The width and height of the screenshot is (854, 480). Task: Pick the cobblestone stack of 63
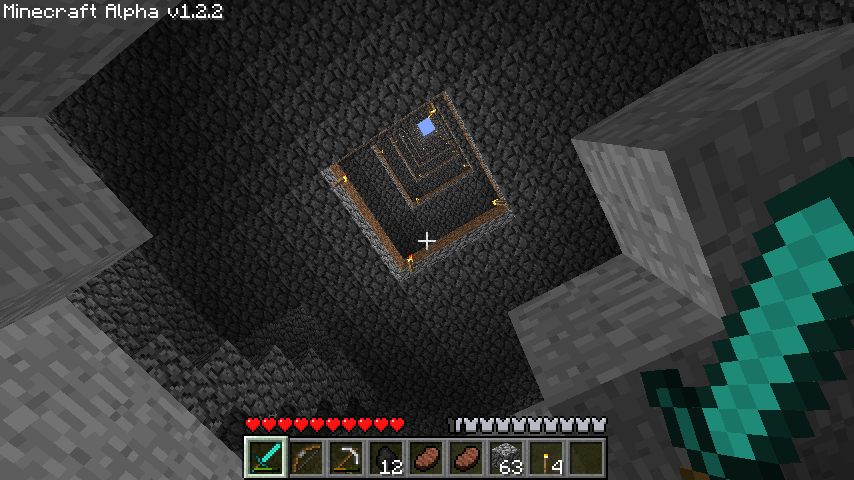point(506,457)
